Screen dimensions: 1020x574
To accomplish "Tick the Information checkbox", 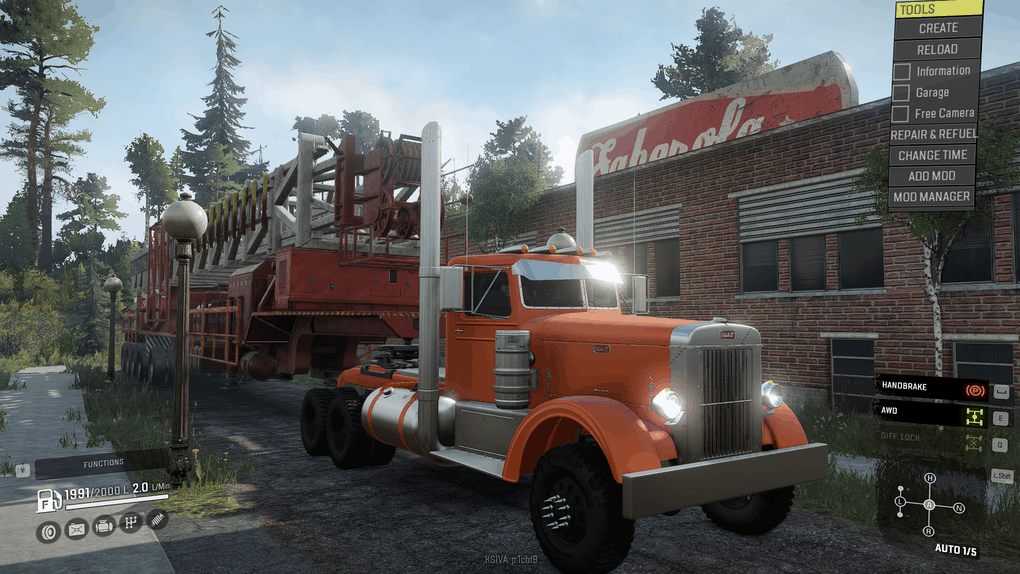I will click(x=901, y=71).
